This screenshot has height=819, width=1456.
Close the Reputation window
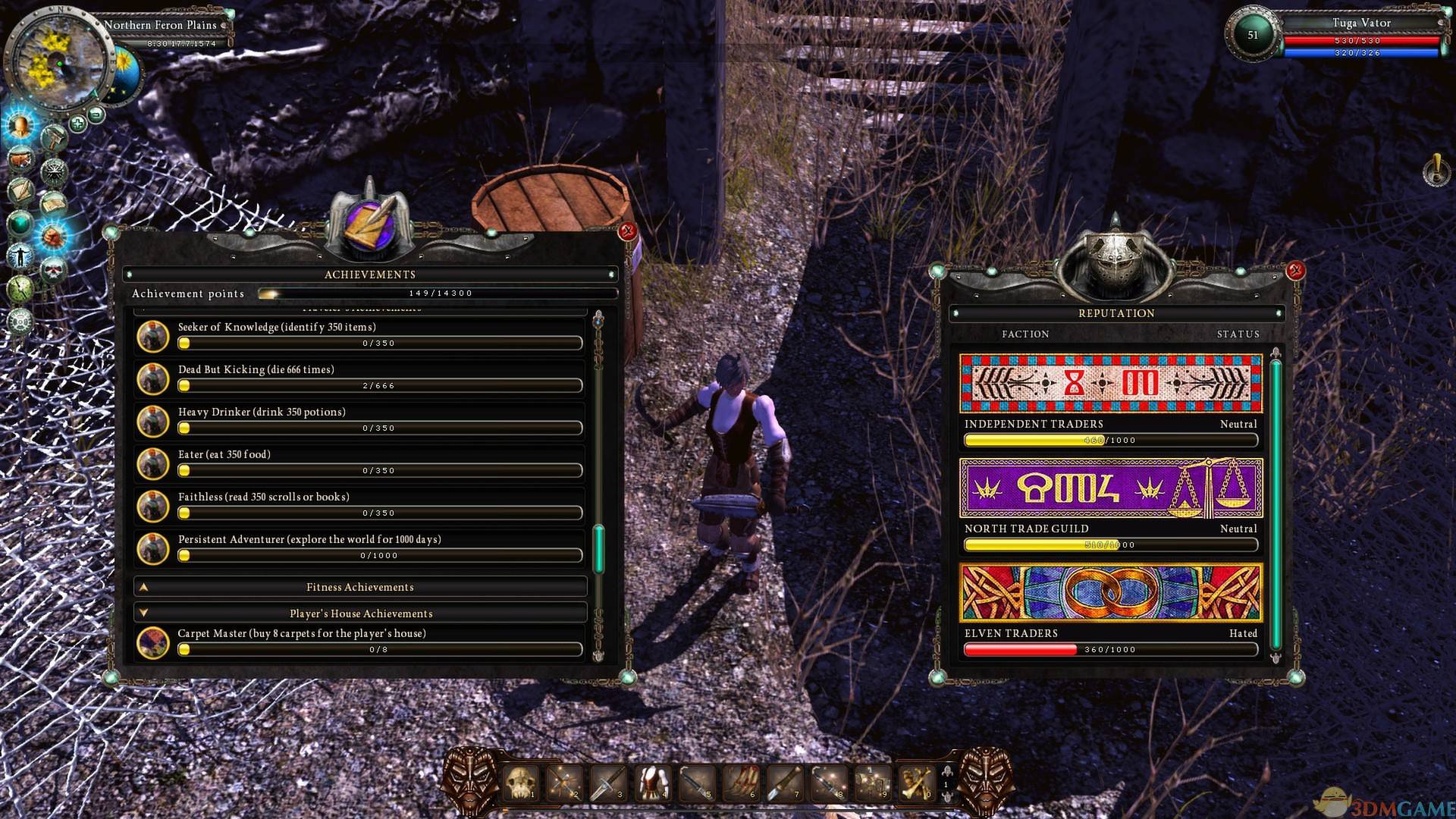tap(1295, 270)
